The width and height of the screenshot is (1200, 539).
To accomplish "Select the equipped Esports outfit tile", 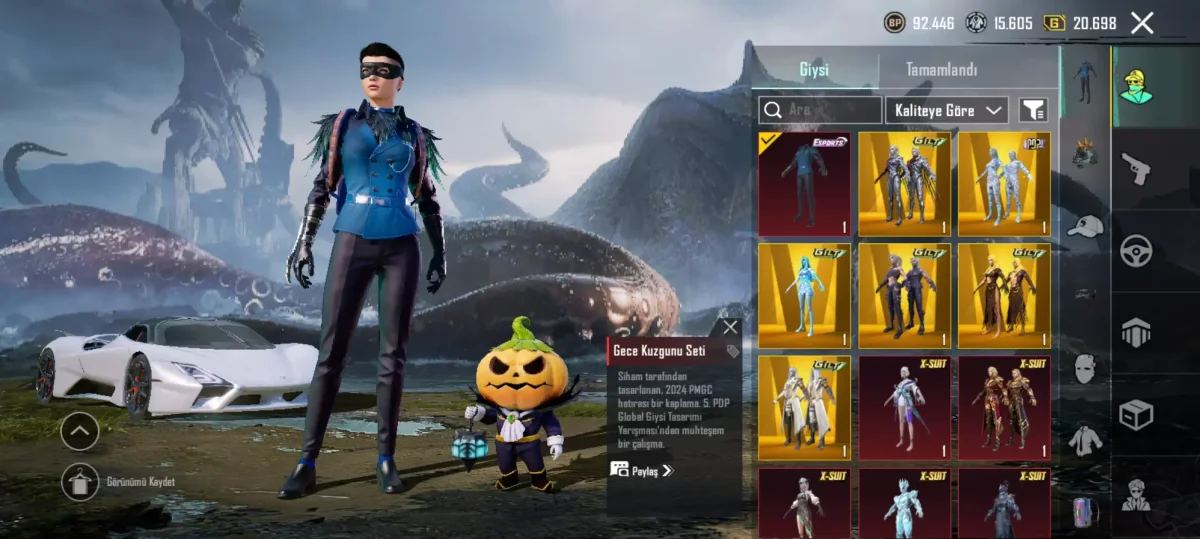I will (x=804, y=184).
